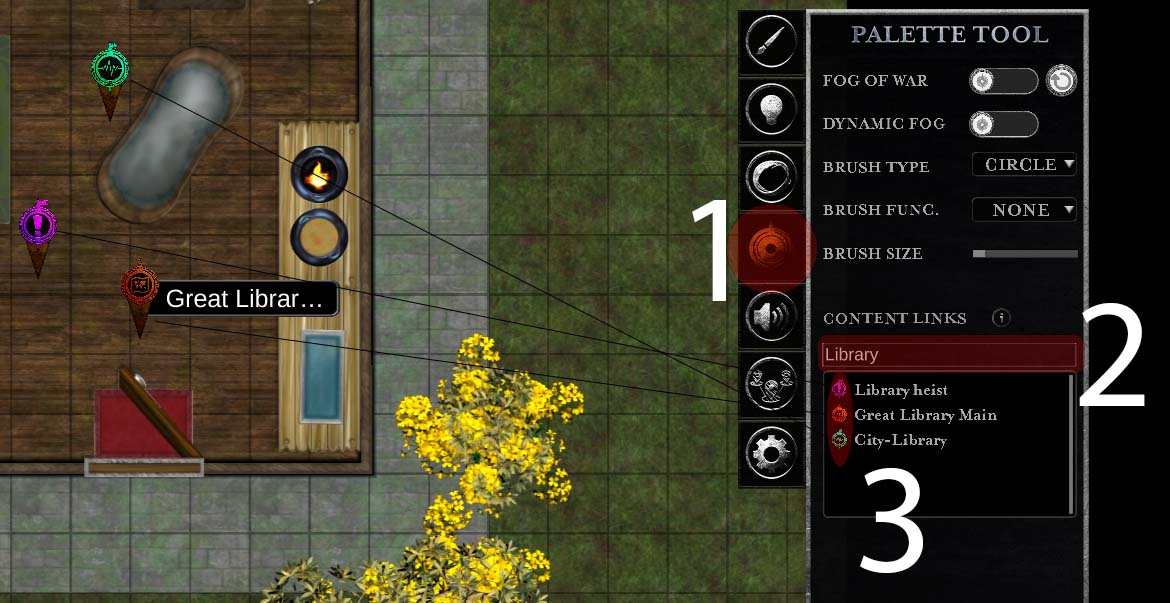Open the Brush Func. dropdown
The width and height of the screenshot is (1170, 603).
pyautogui.click(x=1024, y=210)
